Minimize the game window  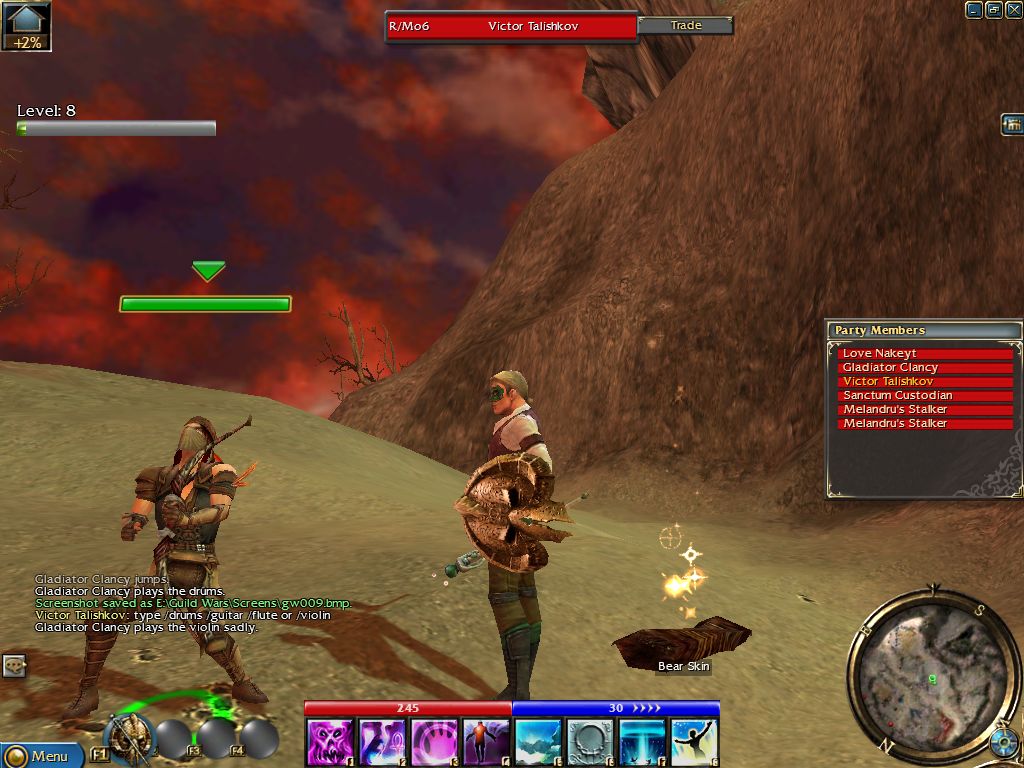click(974, 10)
